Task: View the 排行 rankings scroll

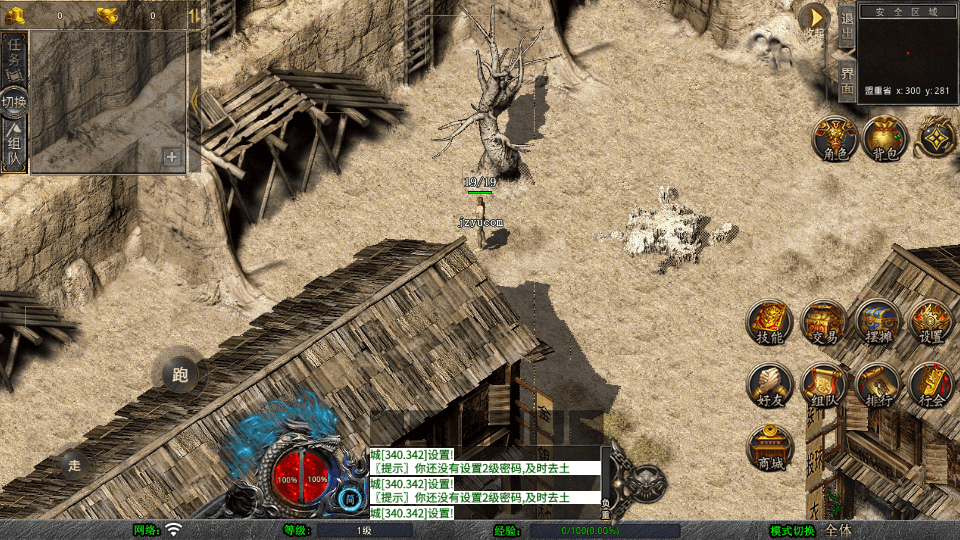Action: point(878,385)
